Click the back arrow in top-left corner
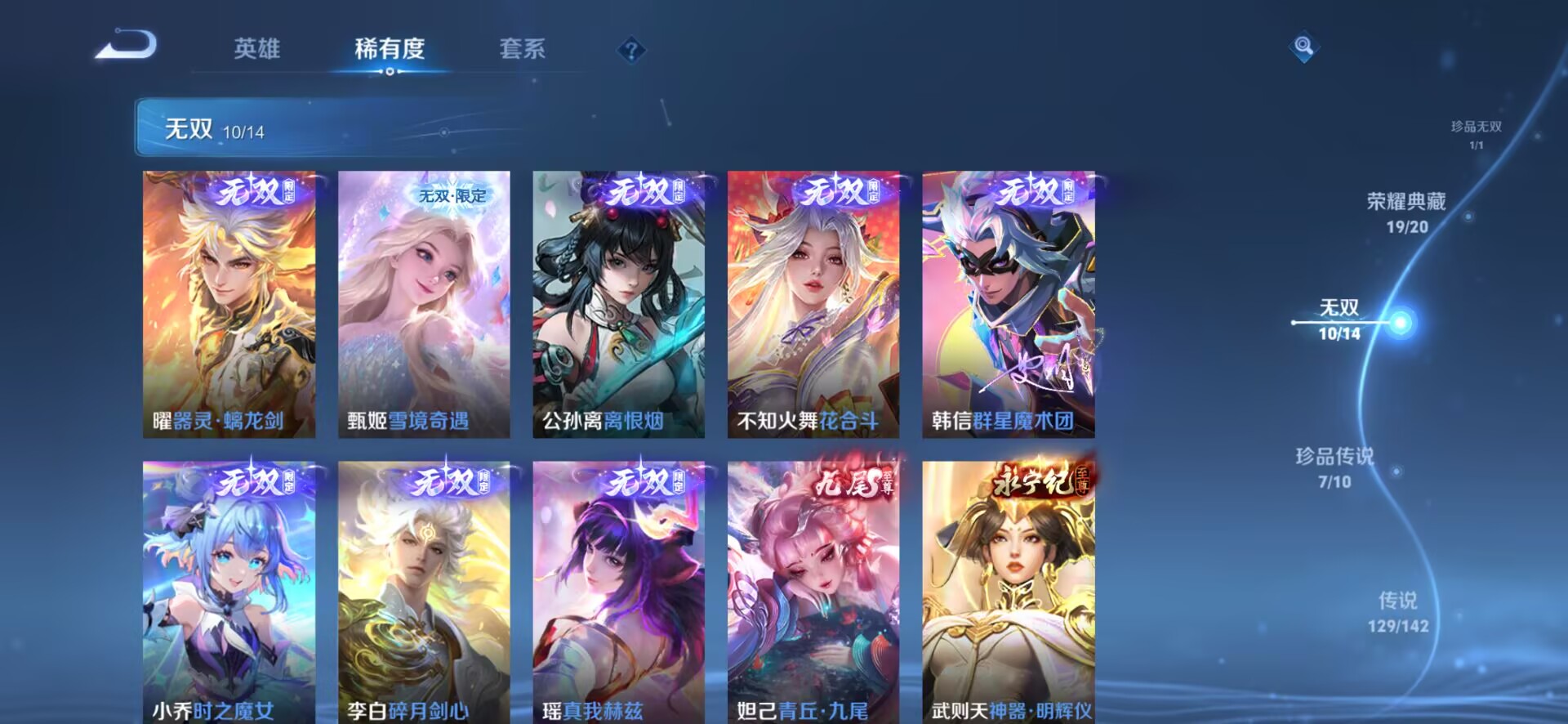 pos(127,47)
